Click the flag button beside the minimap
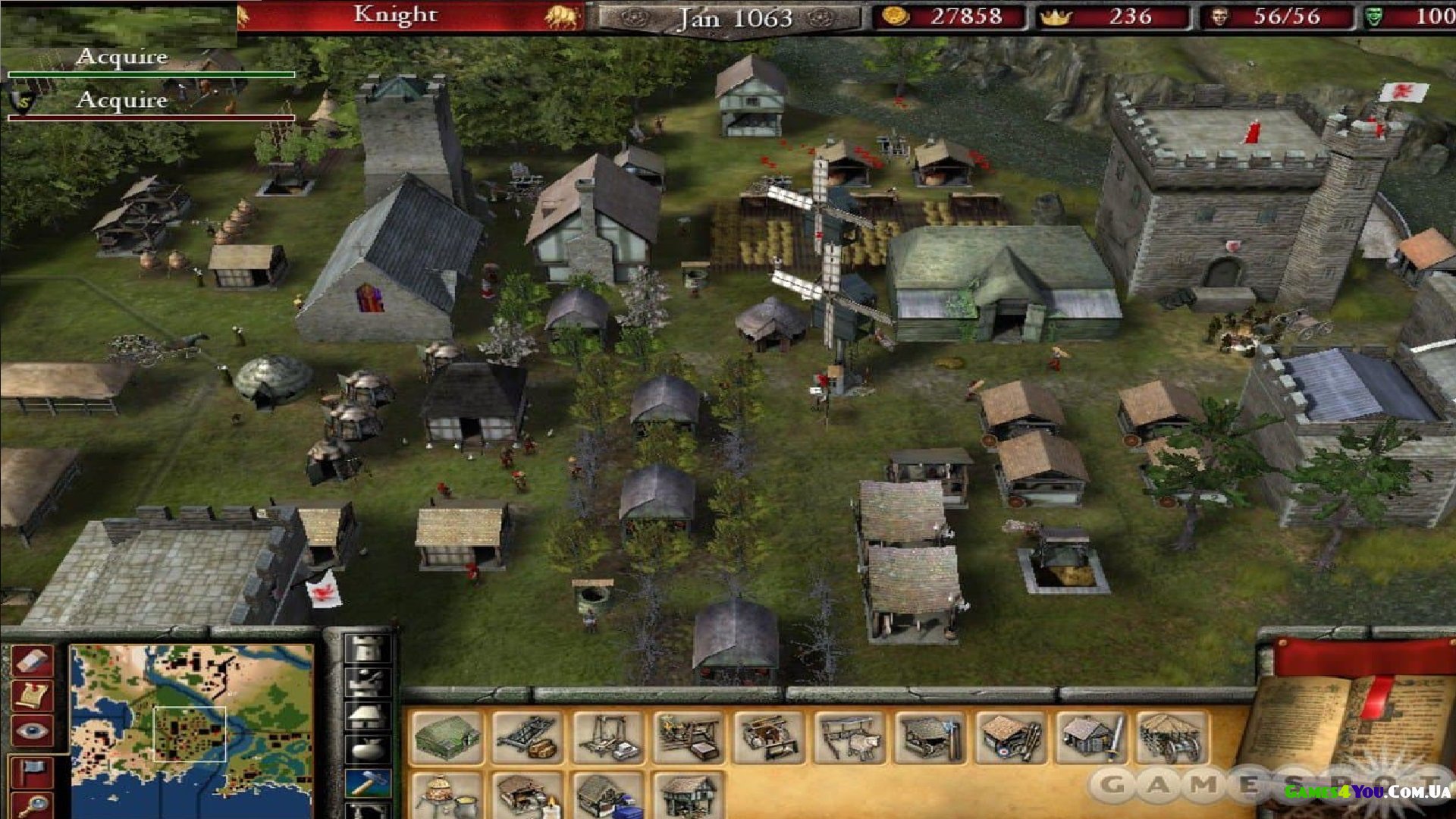Image resolution: width=1456 pixels, height=819 pixels. [x=33, y=771]
